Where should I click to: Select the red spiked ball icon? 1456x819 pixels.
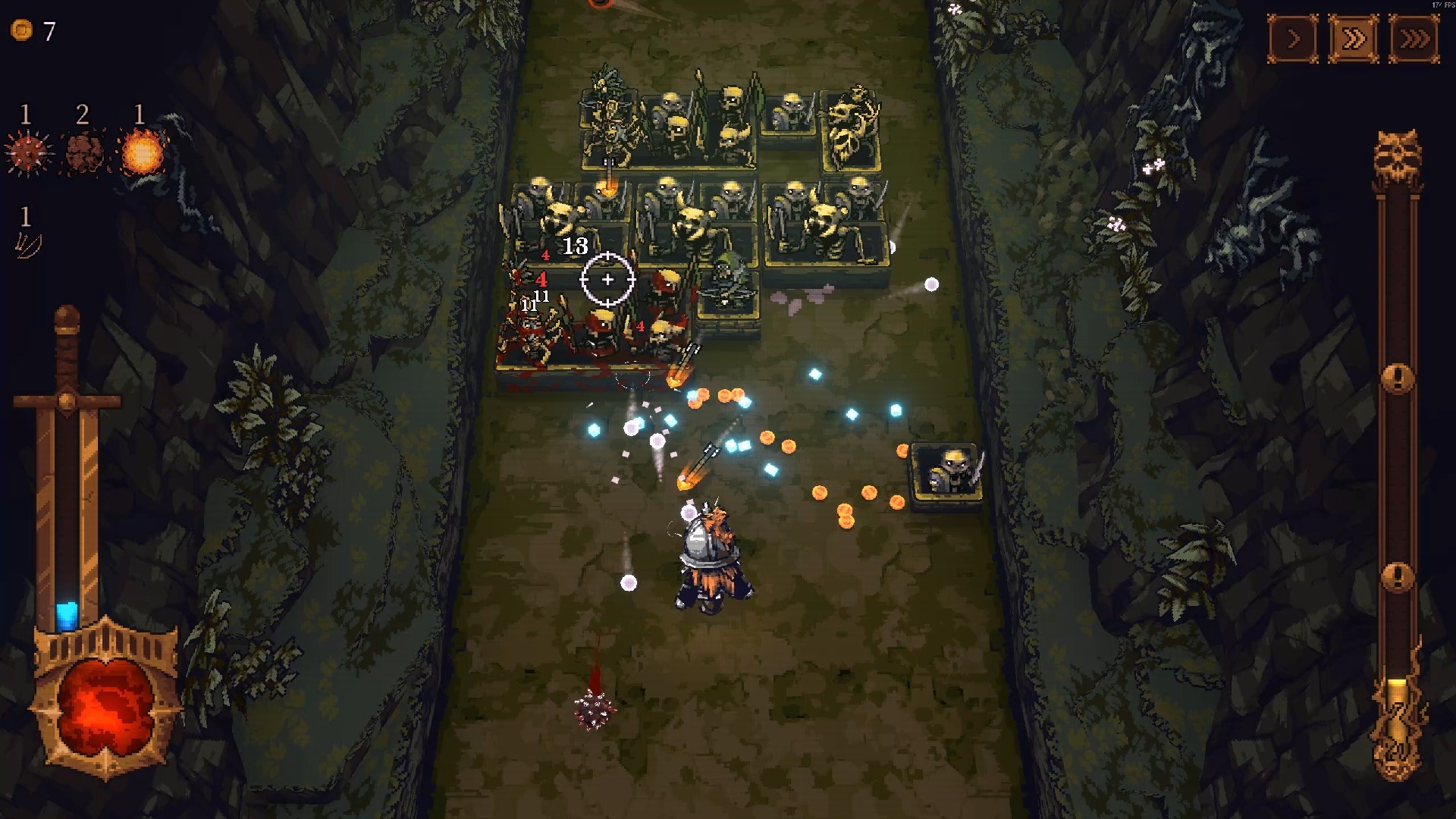coord(28,153)
